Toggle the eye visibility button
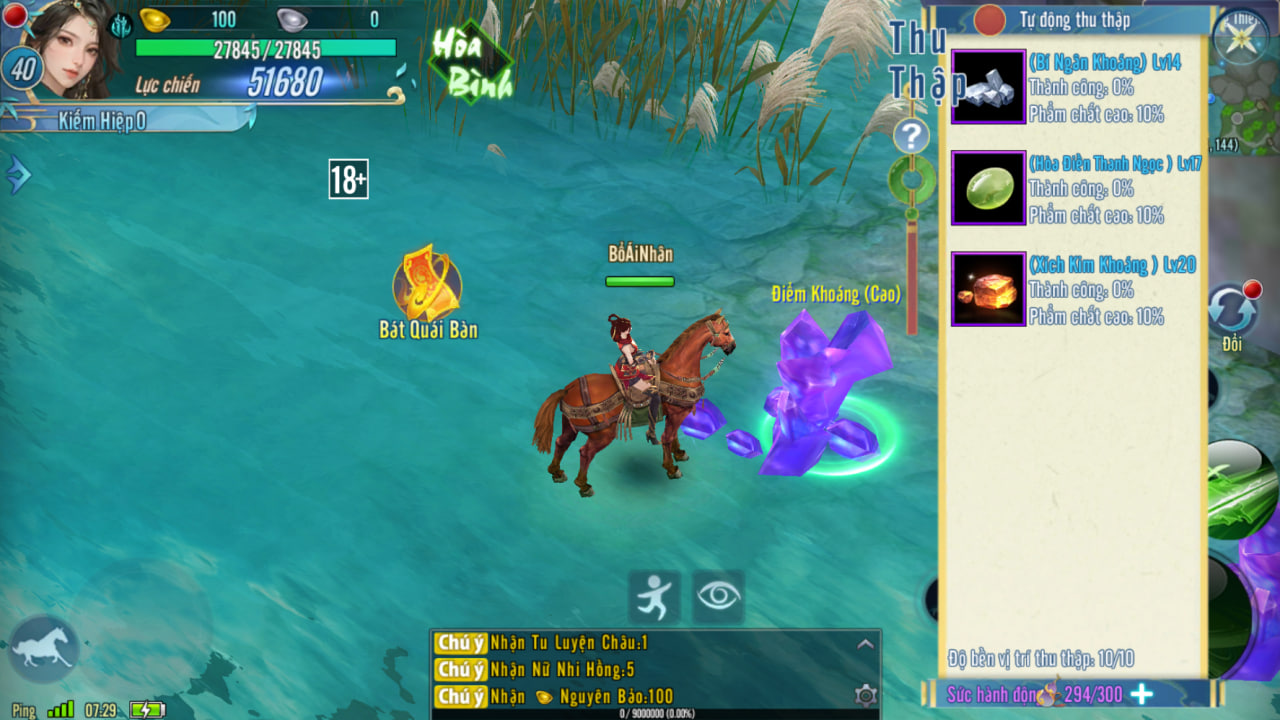1280x720 pixels. 718,597
